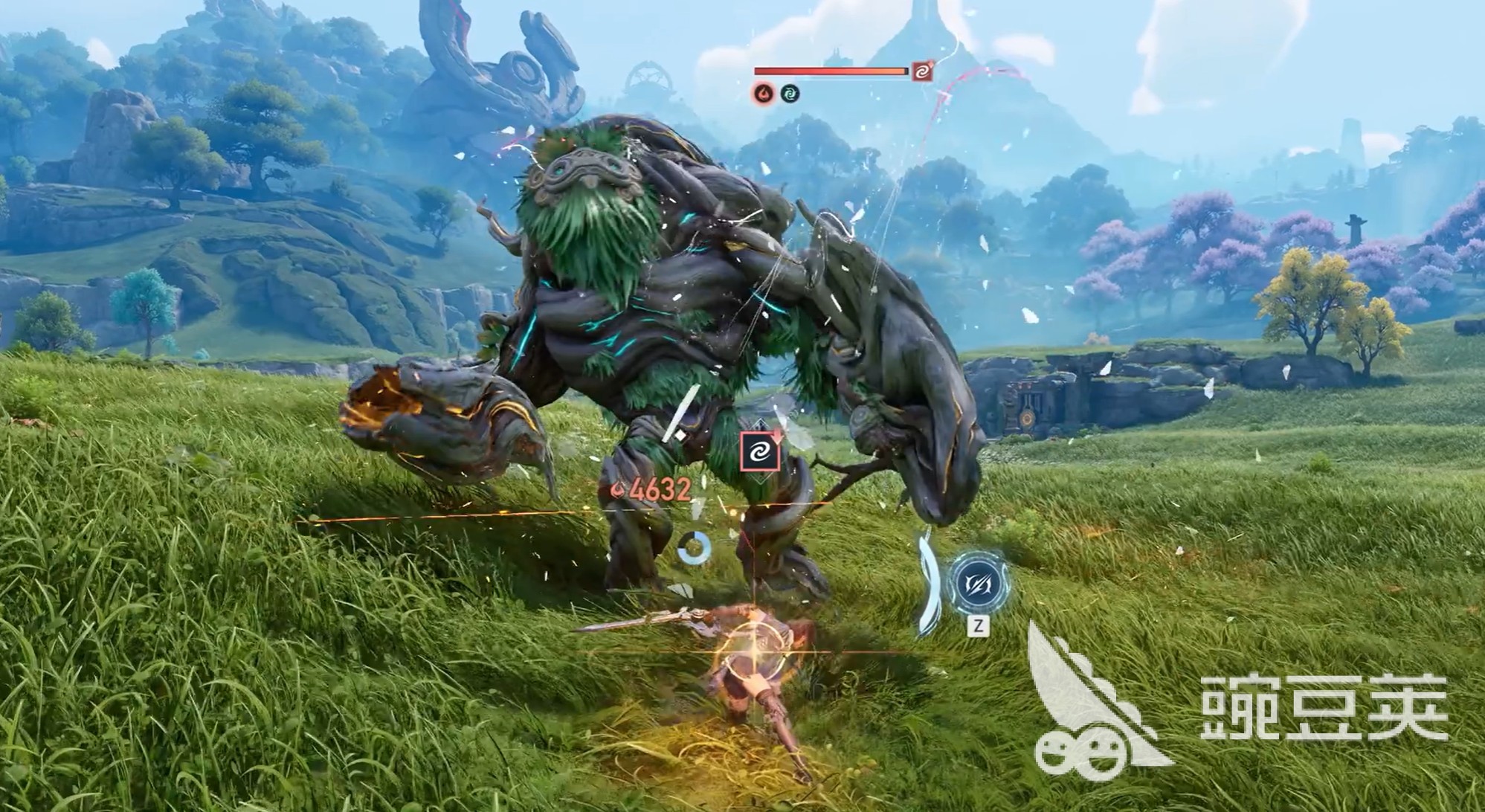Click the square swirl target marker on the enemy

click(760, 451)
